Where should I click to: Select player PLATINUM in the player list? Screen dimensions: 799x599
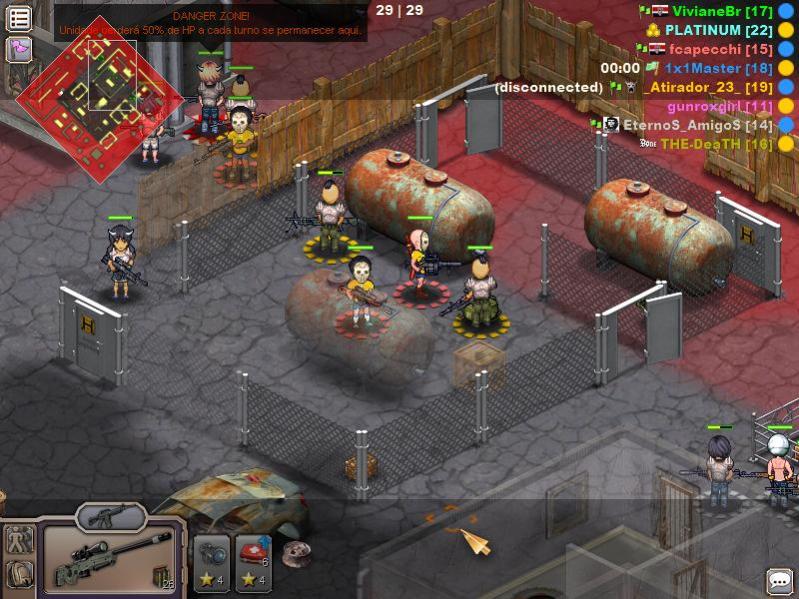(x=715, y=30)
